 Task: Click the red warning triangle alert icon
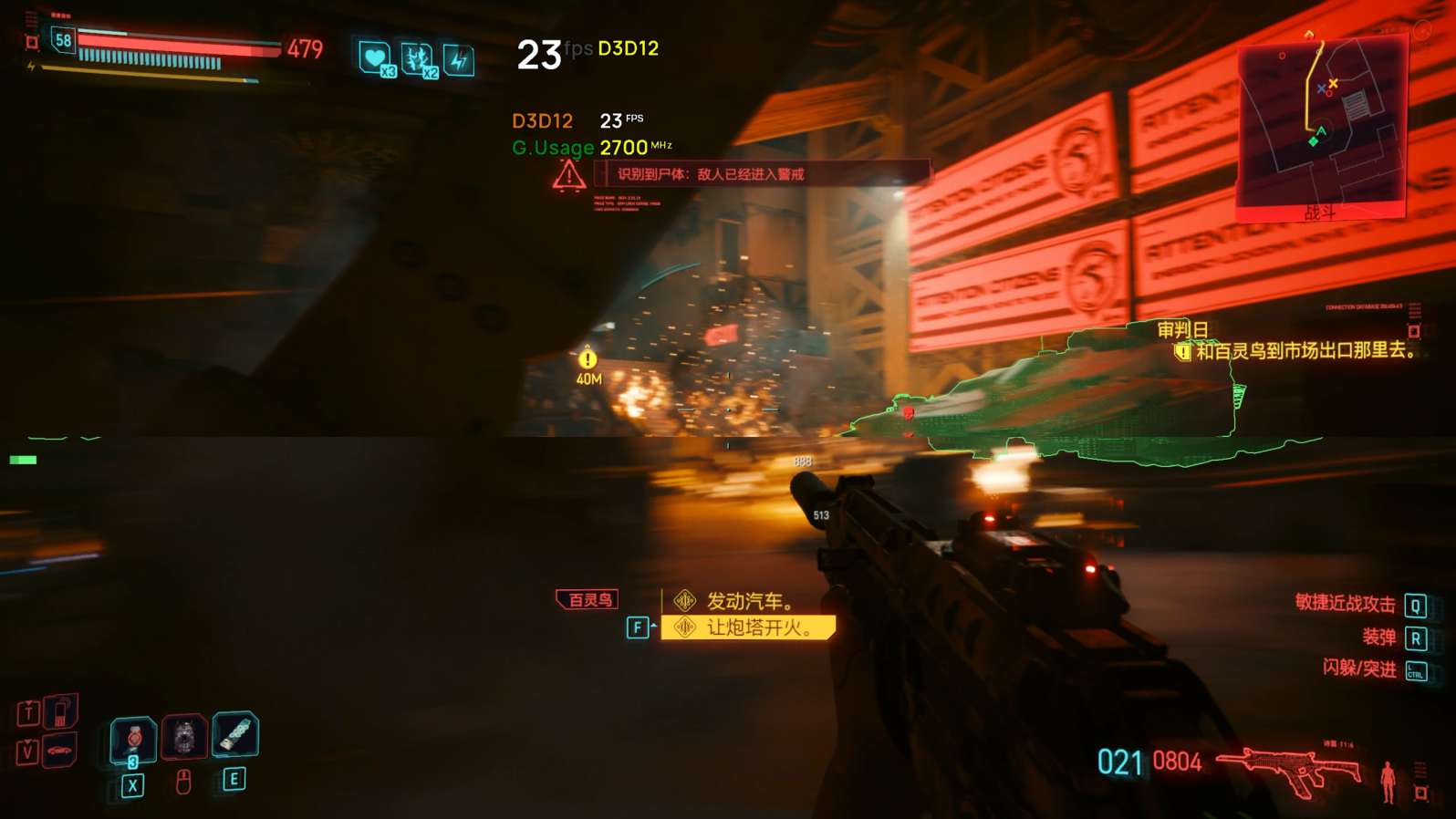568,174
